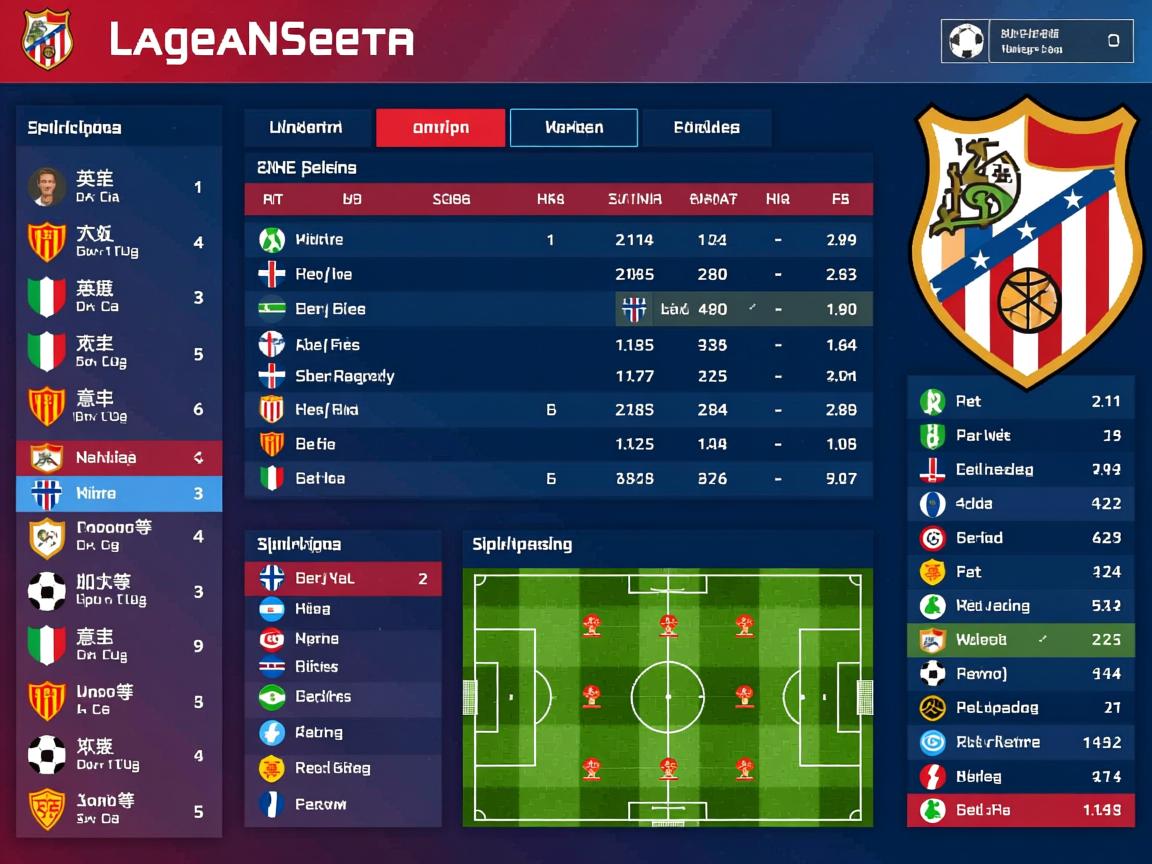Click the blue highlighted Niirre sidebar row
Viewport: 1152px width, 864px height.
(x=119, y=494)
